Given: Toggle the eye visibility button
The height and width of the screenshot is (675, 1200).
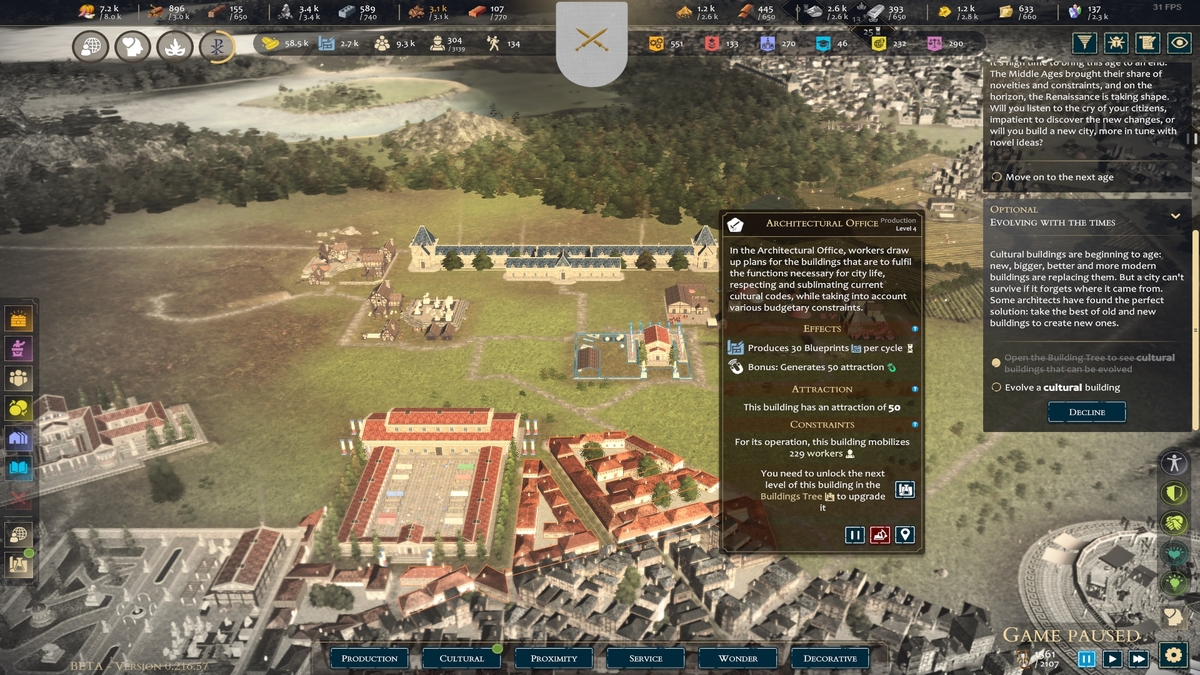Looking at the screenshot, I should (x=1181, y=43).
